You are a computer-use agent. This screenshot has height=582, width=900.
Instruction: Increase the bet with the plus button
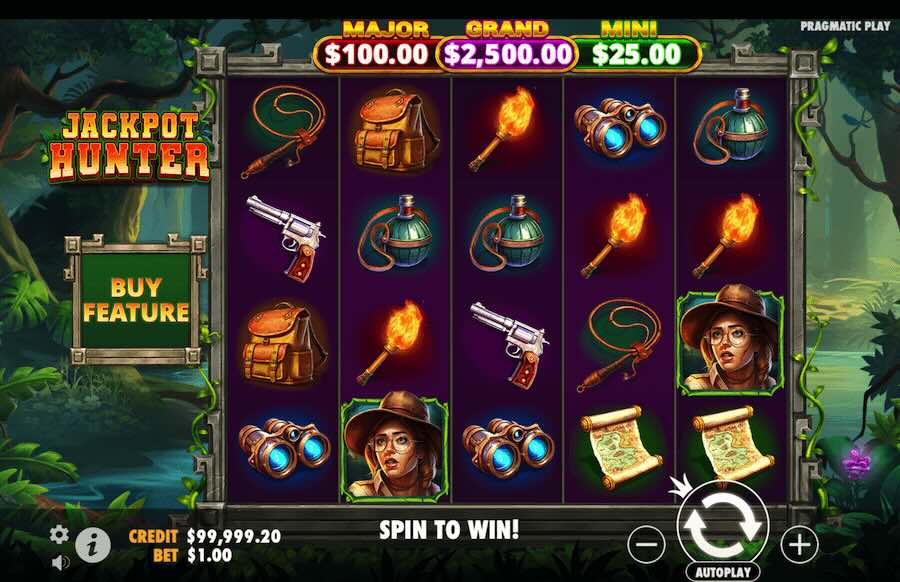798,544
